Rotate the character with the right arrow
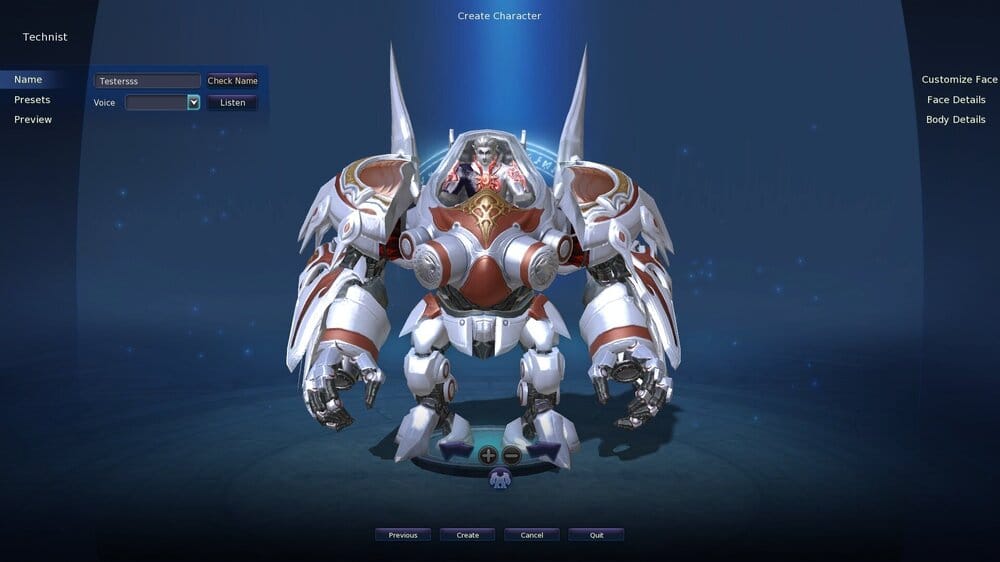 pyautogui.click(x=544, y=451)
